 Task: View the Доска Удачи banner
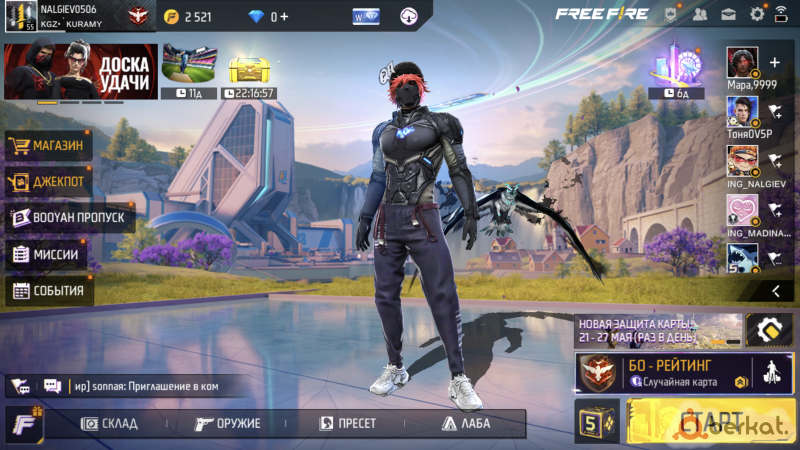coord(80,72)
